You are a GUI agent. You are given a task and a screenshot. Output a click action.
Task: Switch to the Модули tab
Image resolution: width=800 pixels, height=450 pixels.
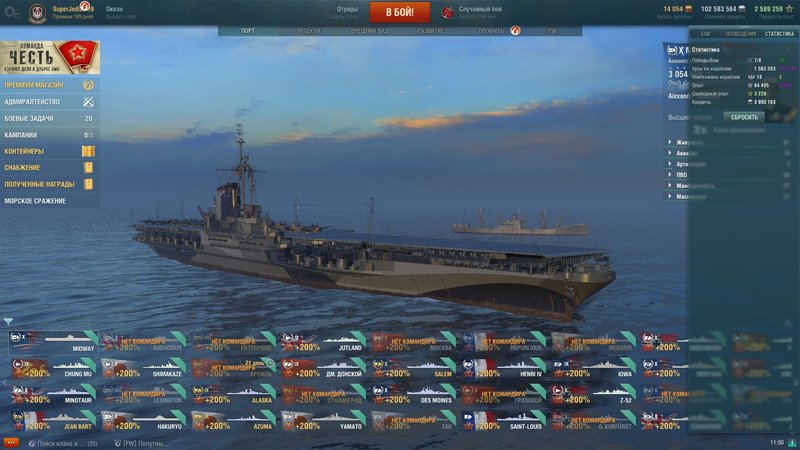coord(309,31)
